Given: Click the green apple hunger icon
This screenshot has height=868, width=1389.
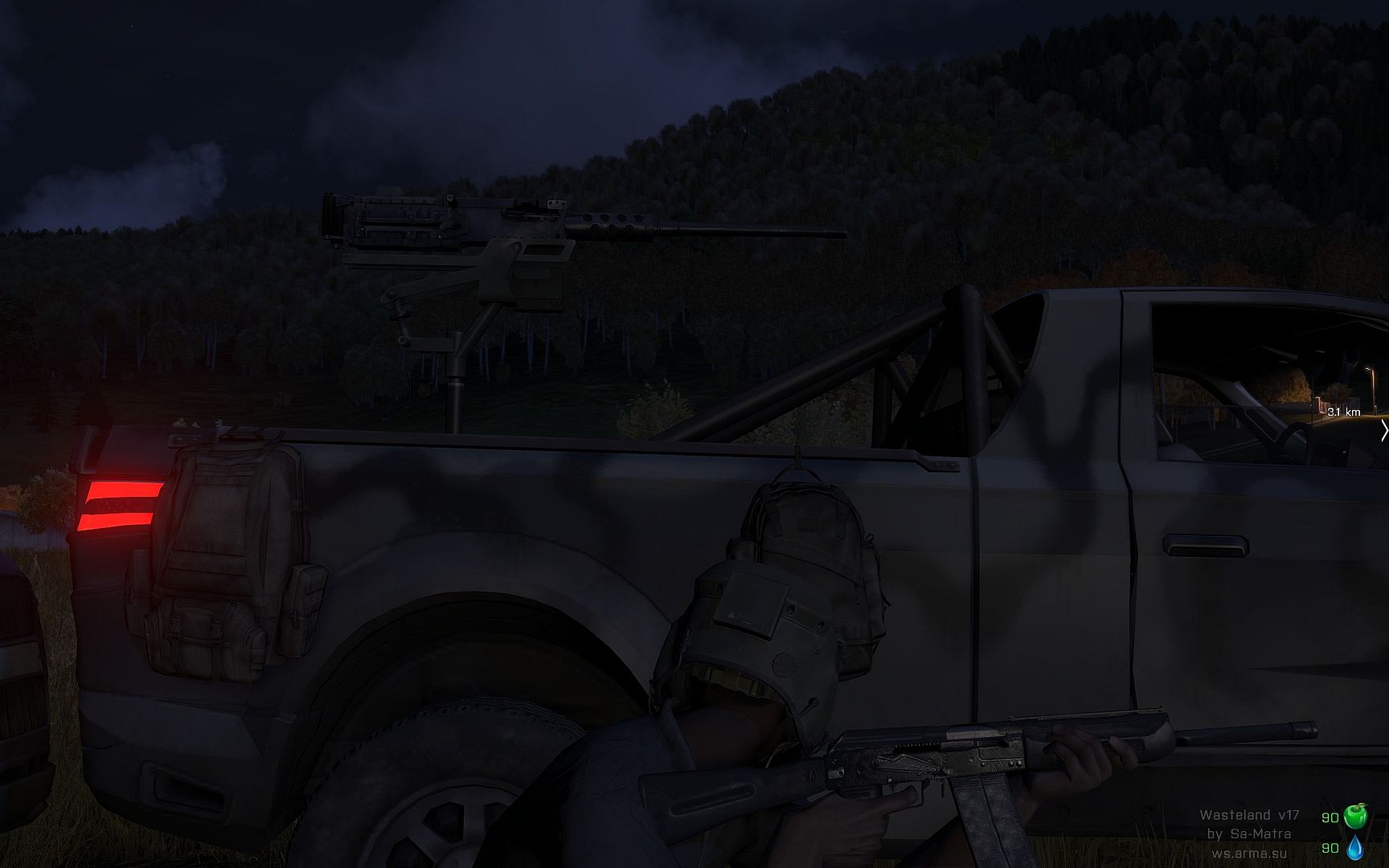Looking at the screenshot, I should 1355,816.
